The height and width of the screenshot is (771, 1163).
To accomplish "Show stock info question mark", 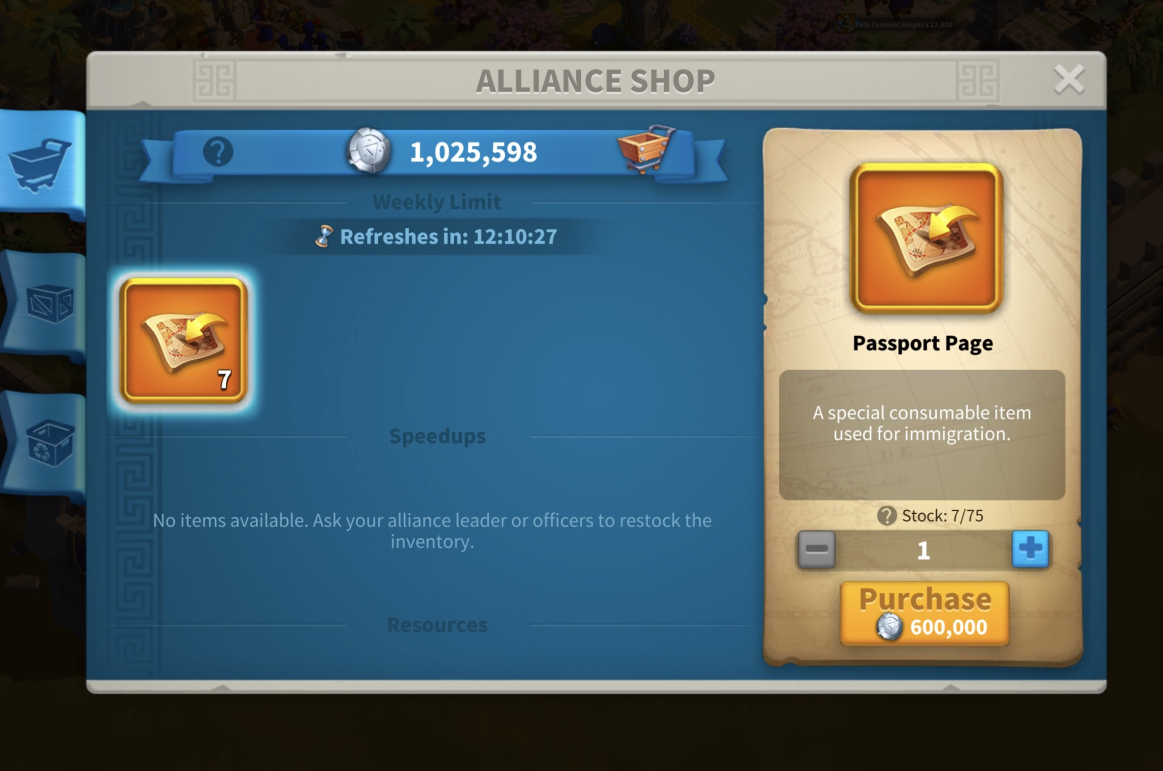I will (x=886, y=516).
